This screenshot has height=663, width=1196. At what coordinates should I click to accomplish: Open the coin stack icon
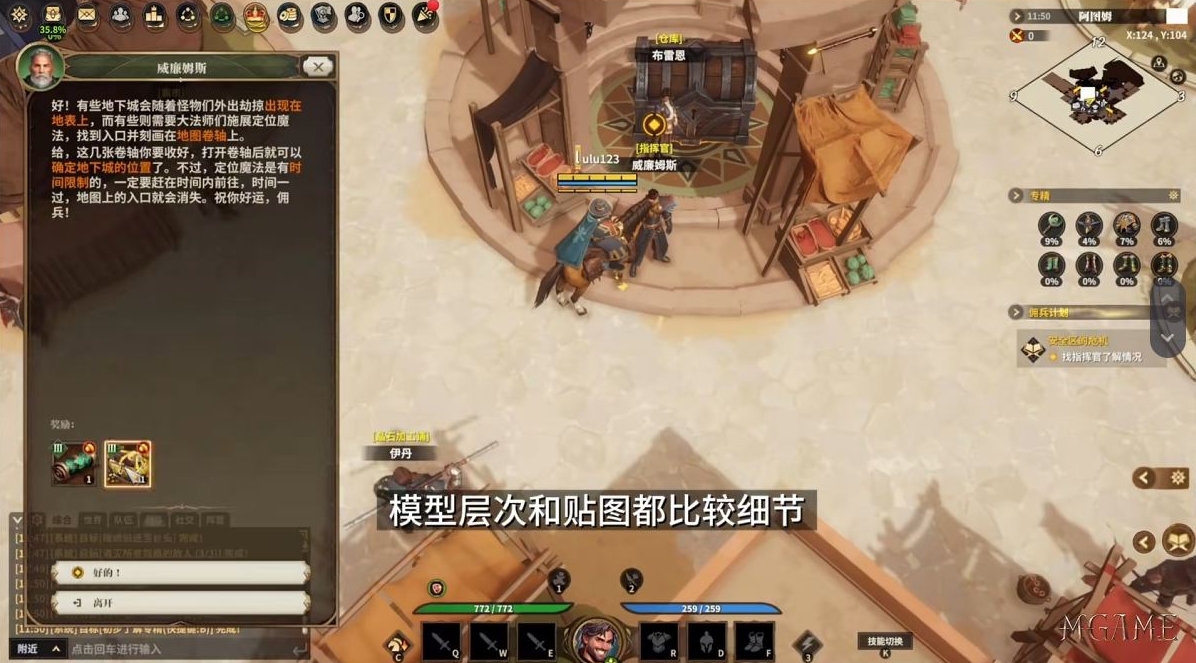pos(290,15)
